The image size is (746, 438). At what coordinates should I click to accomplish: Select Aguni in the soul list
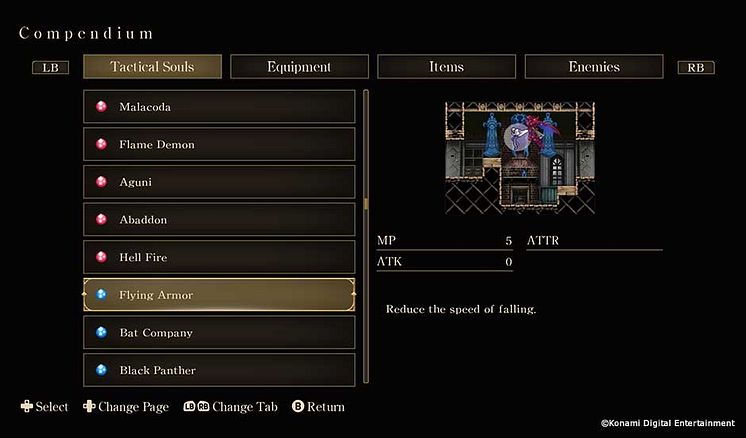tap(219, 182)
